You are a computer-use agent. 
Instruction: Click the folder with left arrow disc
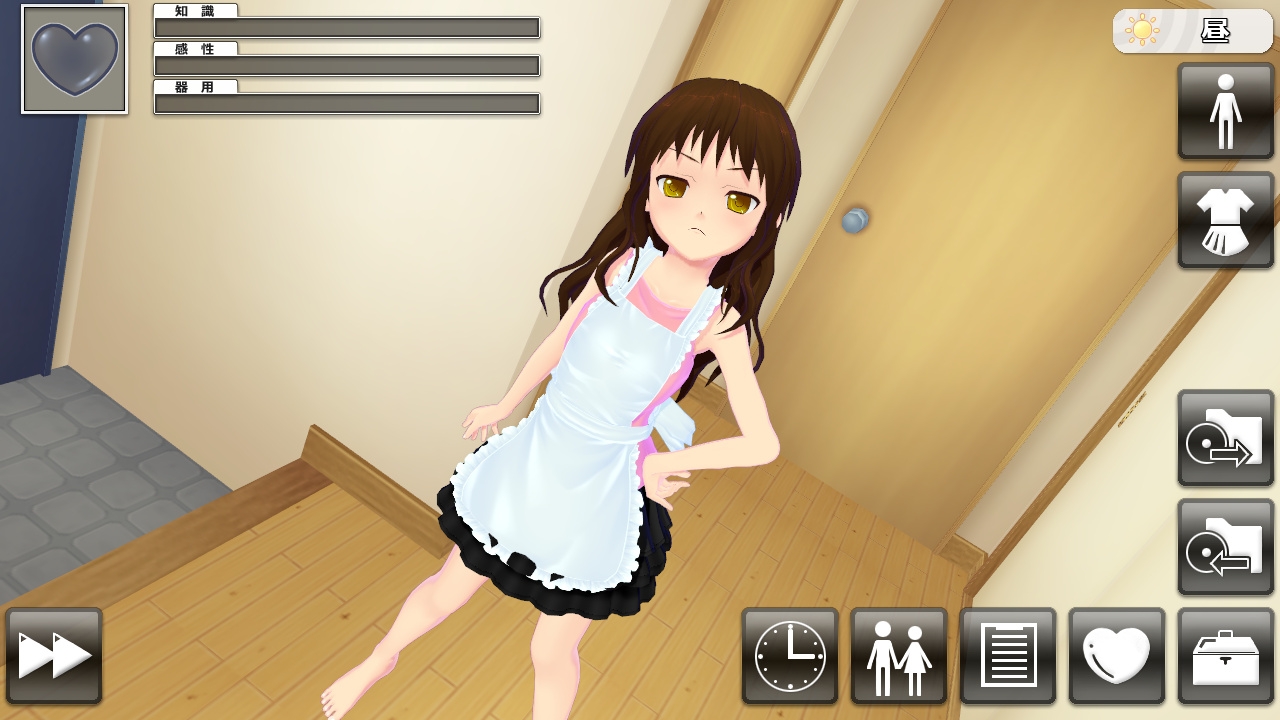coord(1226,547)
